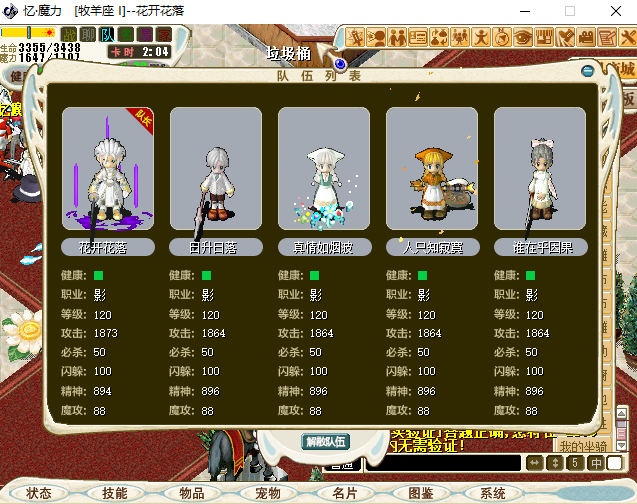Minimize the team list panel
Viewport: 637px width, 504px height.
[588, 71]
